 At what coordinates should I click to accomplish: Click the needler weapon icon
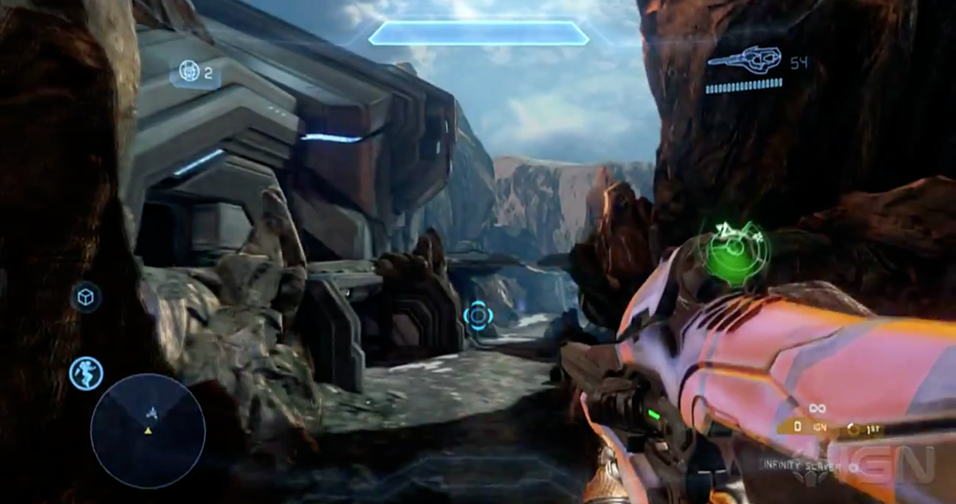click(x=742, y=62)
